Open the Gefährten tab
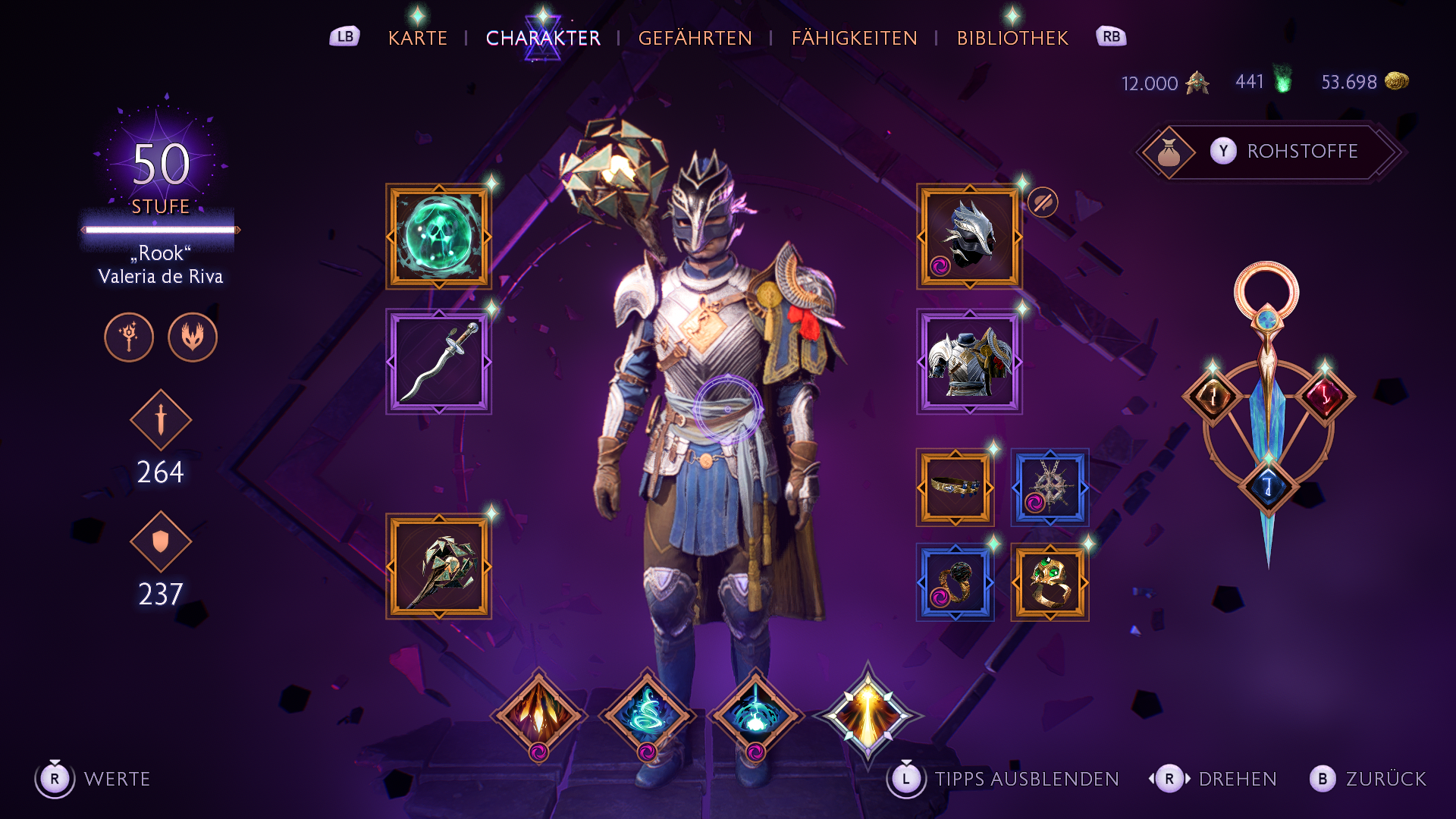This screenshot has height=819, width=1456. 695,38
